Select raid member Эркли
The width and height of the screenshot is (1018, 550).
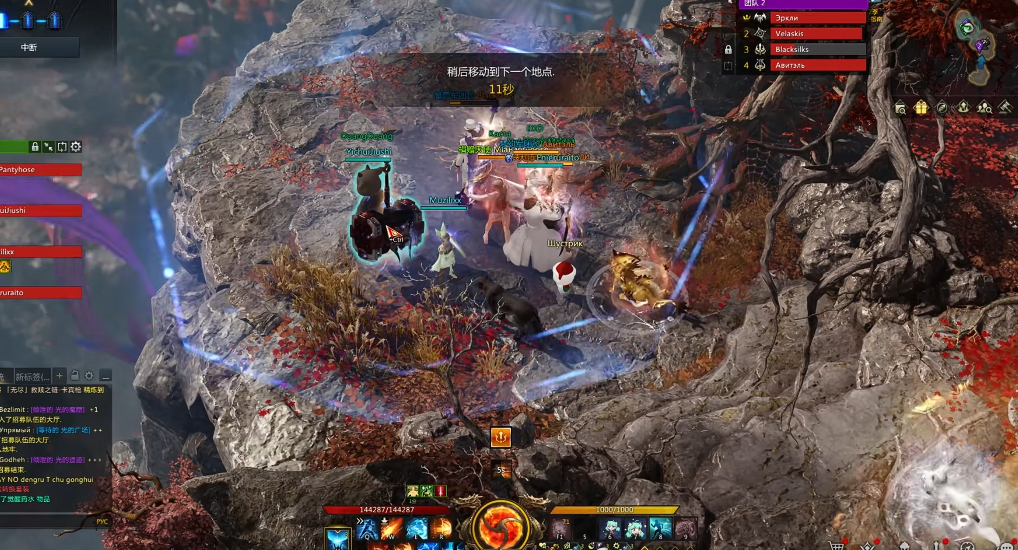point(817,18)
